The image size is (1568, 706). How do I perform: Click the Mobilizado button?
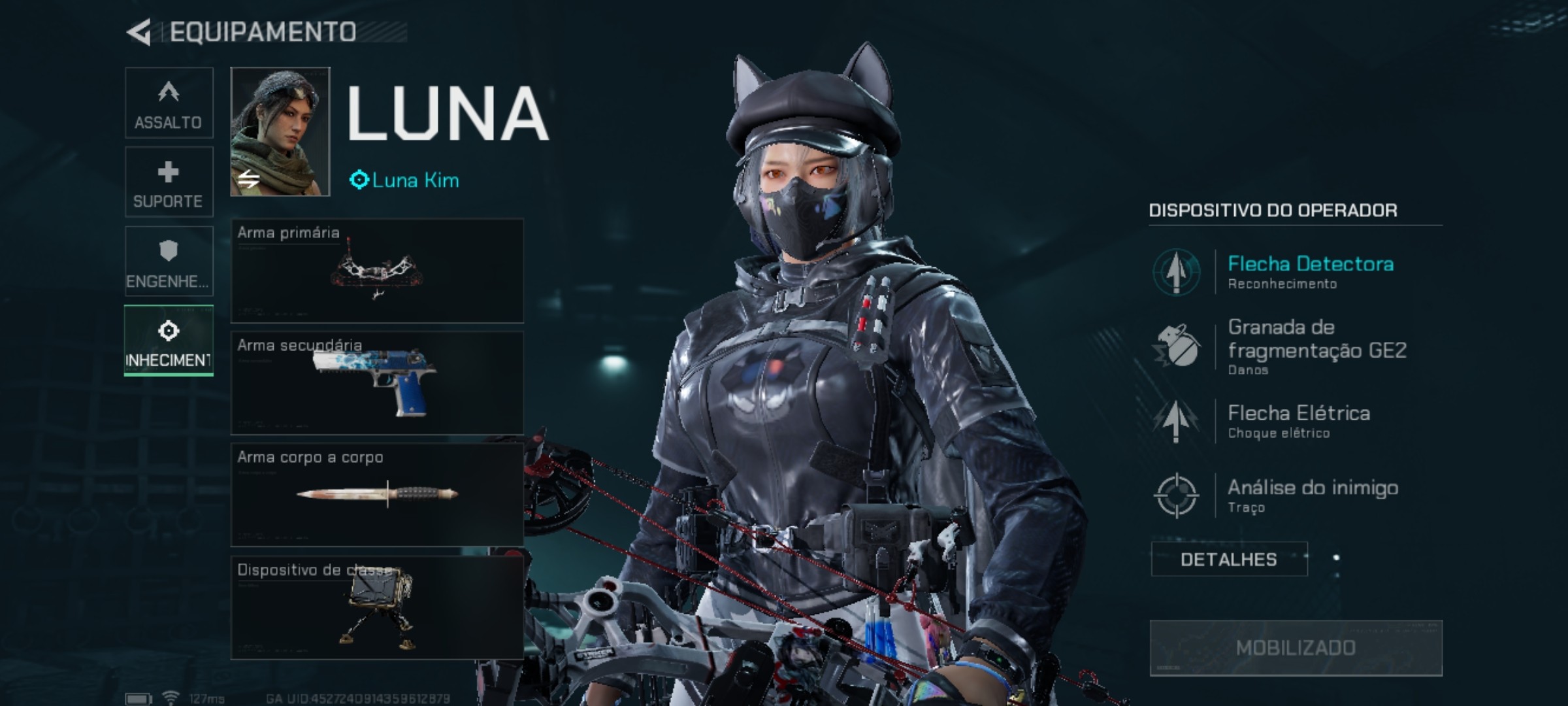pos(1296,648)
